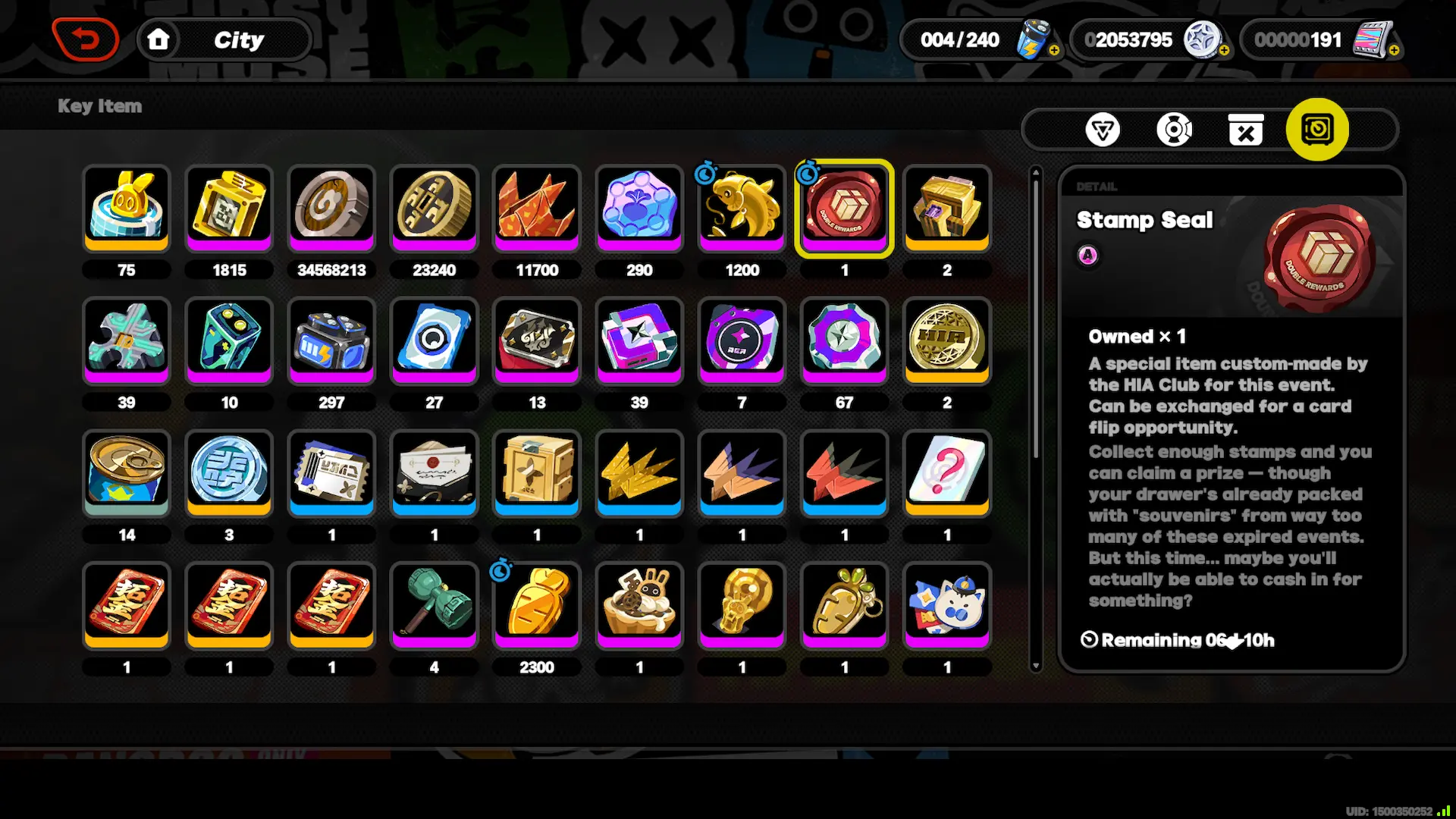The width and height of the screenshot is (1456, 819).
Task: Select the golden bunny hologram item
Action: tap(127, 206)
